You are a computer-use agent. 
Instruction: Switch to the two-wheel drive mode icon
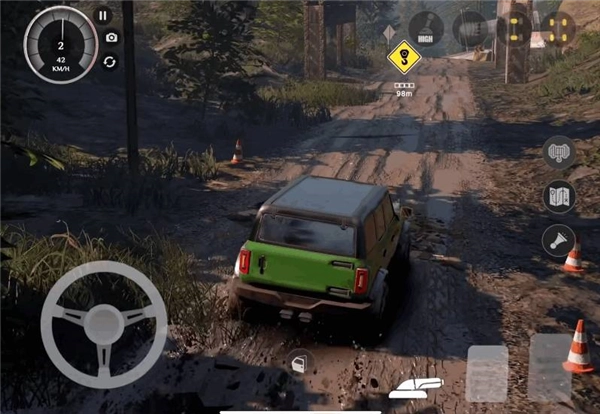[514, 27]
